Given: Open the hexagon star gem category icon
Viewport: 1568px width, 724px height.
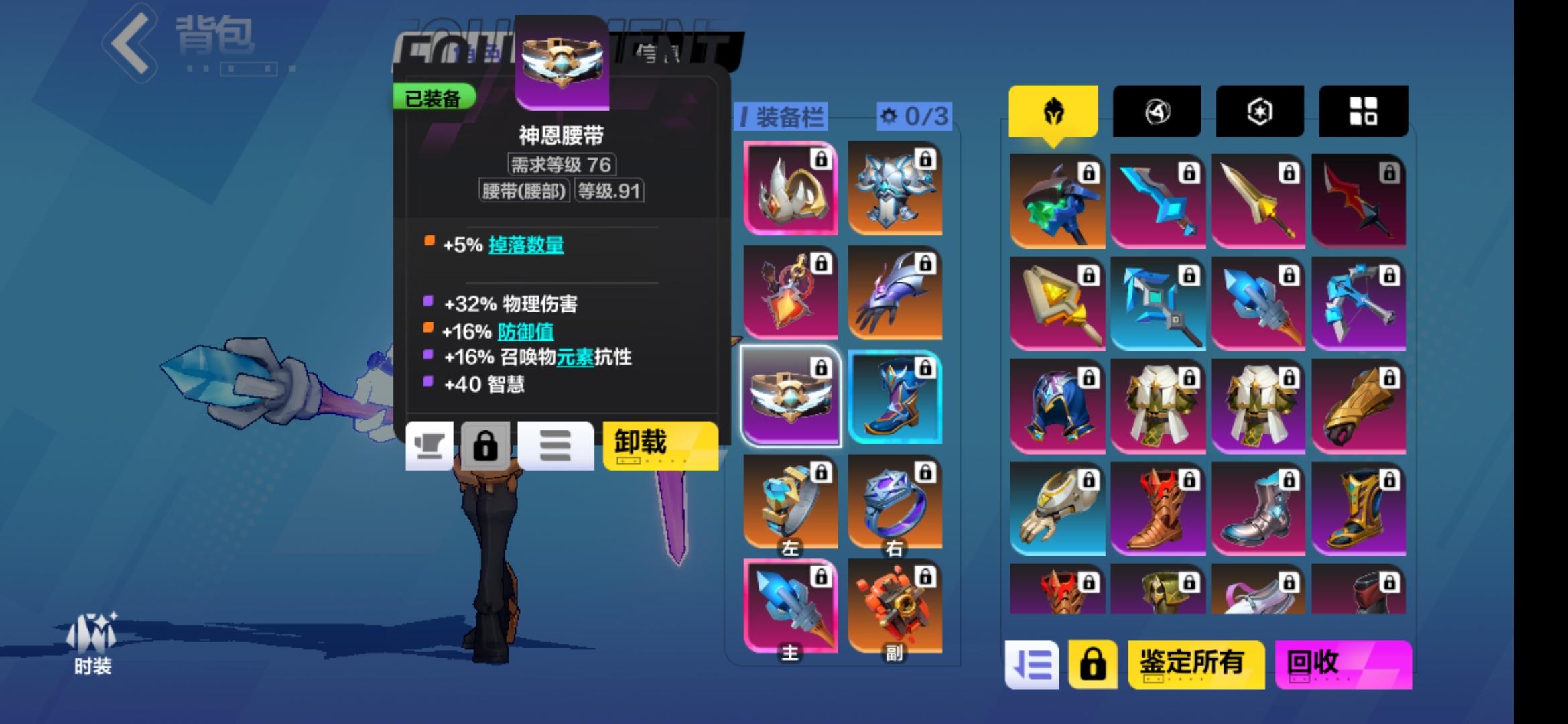Looking at the screenshot, I should click(1259, 111).
